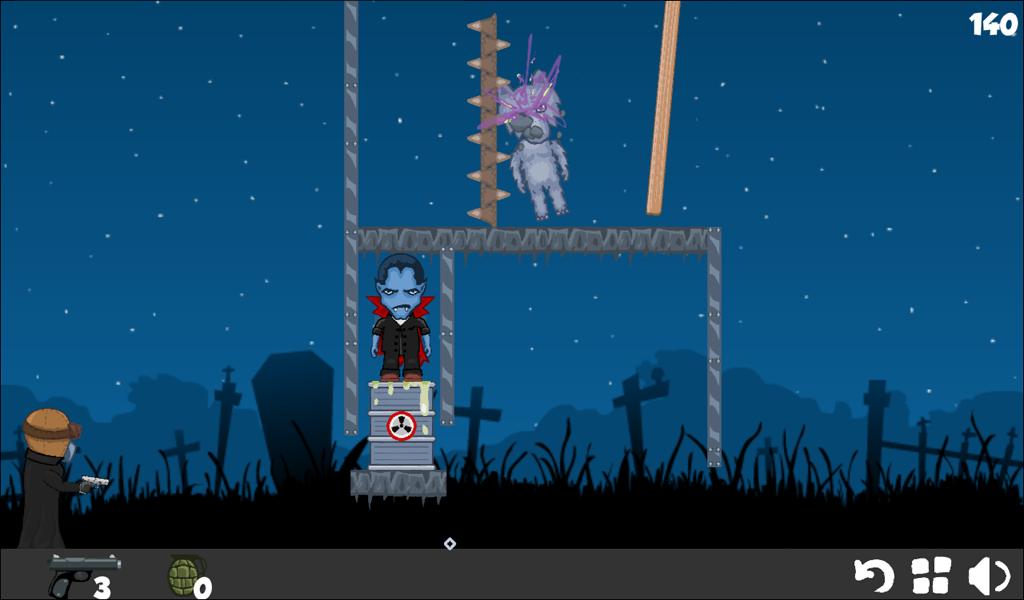Restart the level with the undo arrow
The height and width of the screenshot is (600, 1024).
point(873,576)
